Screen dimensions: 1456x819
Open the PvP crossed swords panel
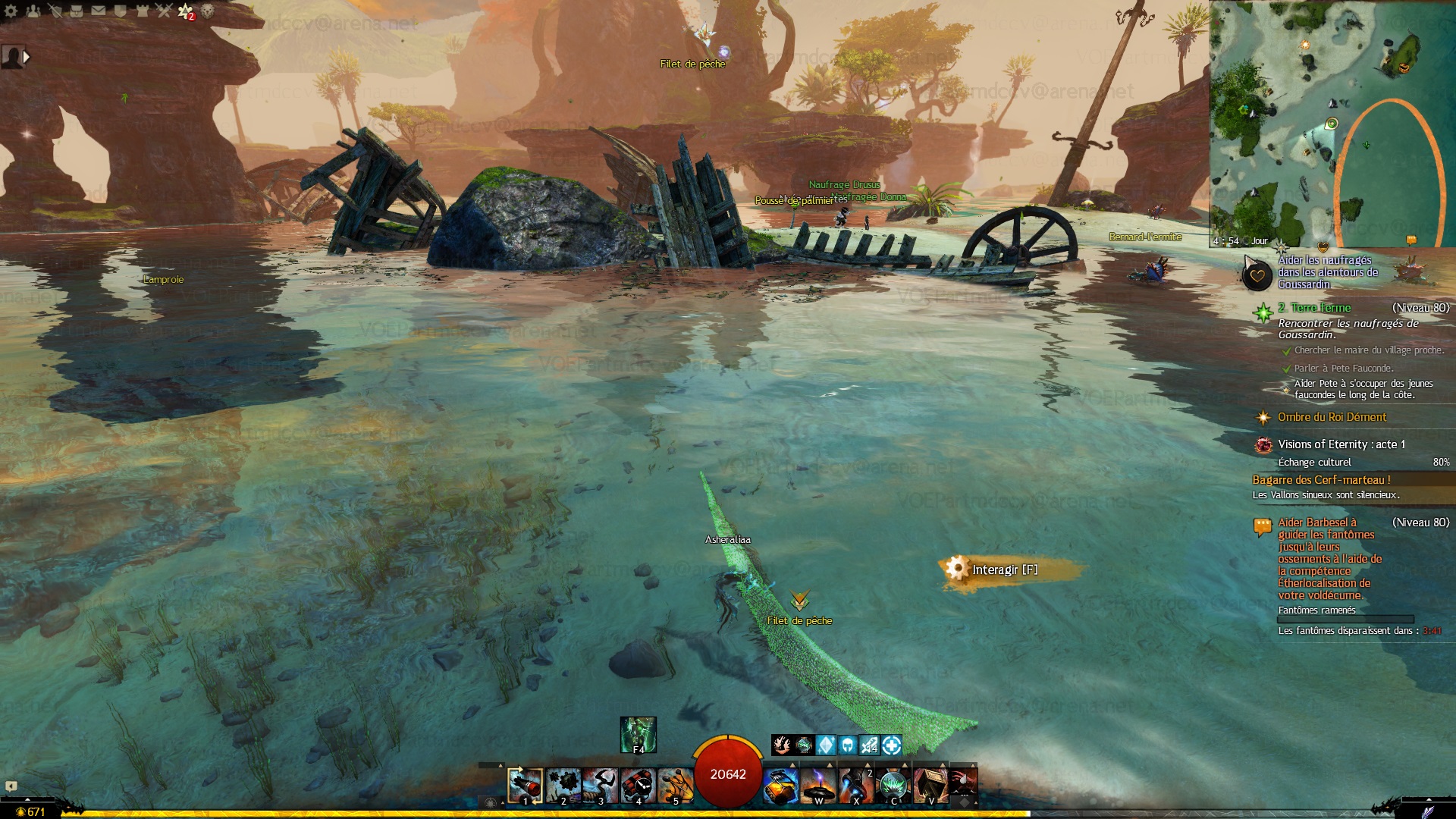tap(164, 11)
